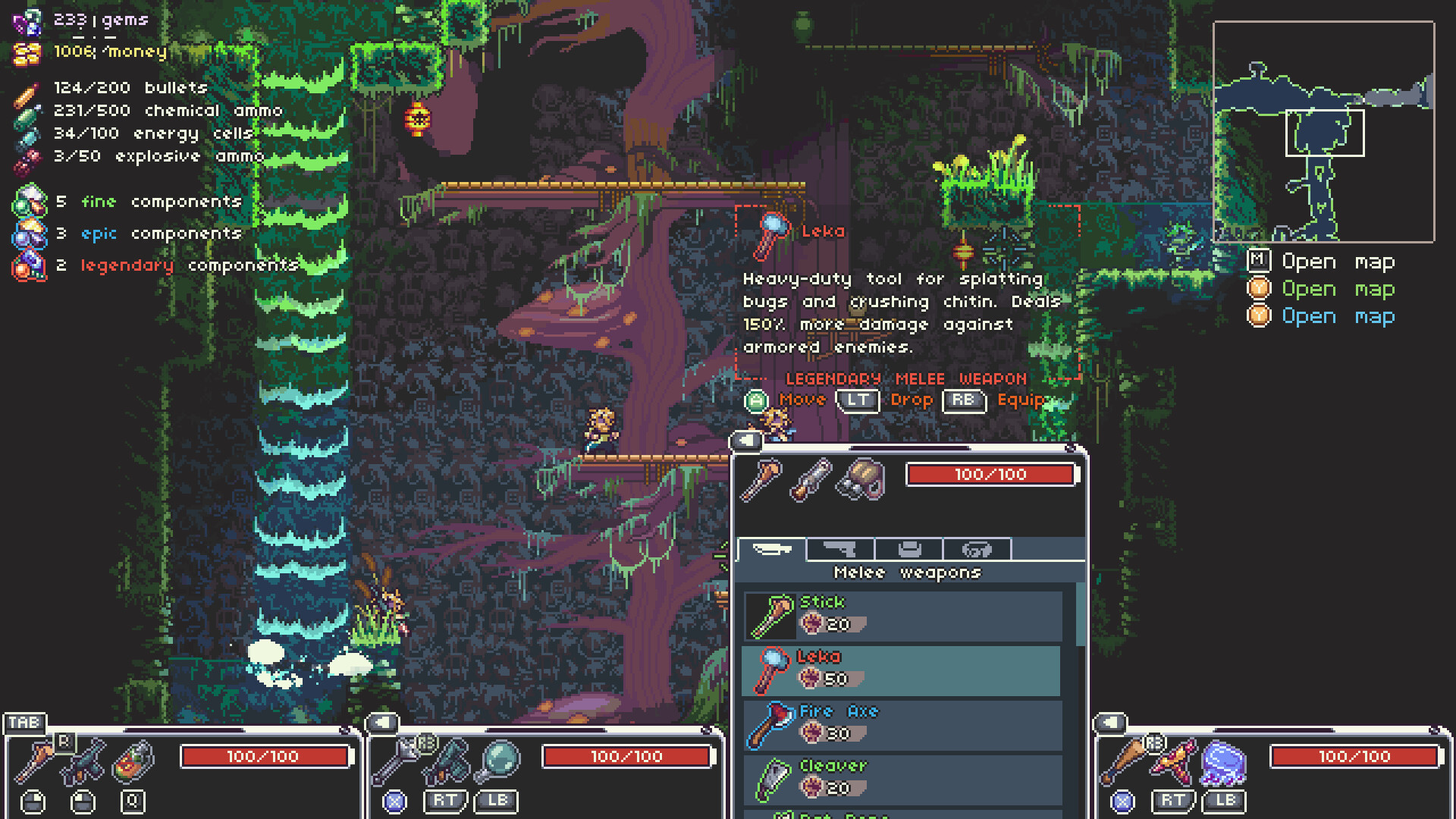Click the jellyfish item in bottom-right hotbar
The height and width of the screenshot is (819, 1456).
(1222, 762)
